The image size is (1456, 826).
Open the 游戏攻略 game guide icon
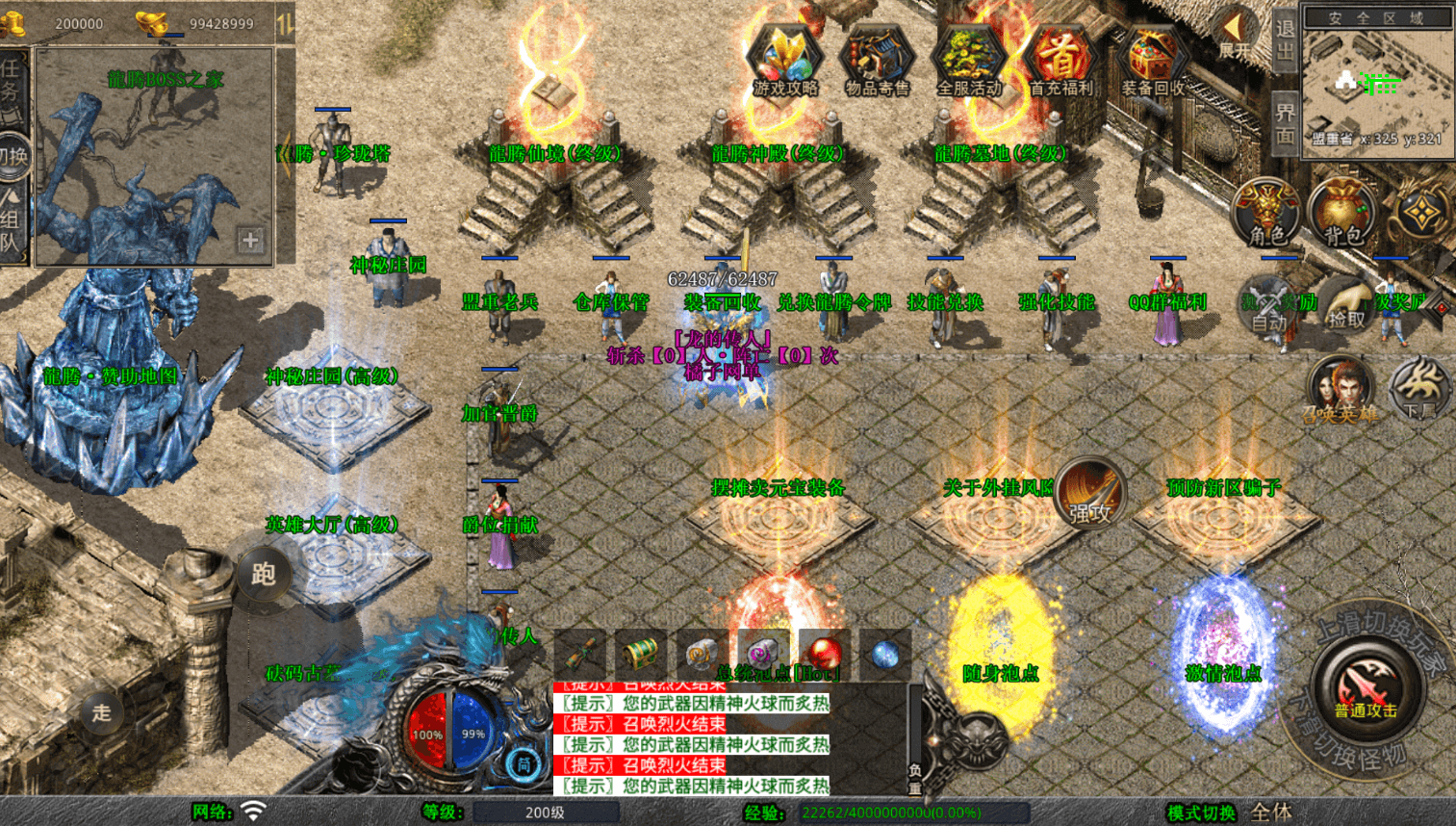tap(784, 60)
